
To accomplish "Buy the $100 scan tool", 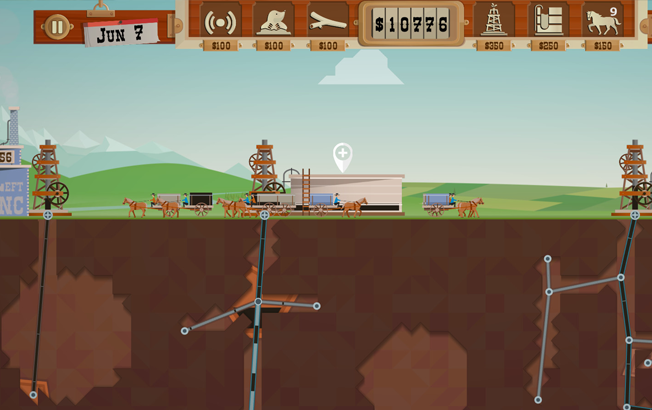I will click(220, 21).
